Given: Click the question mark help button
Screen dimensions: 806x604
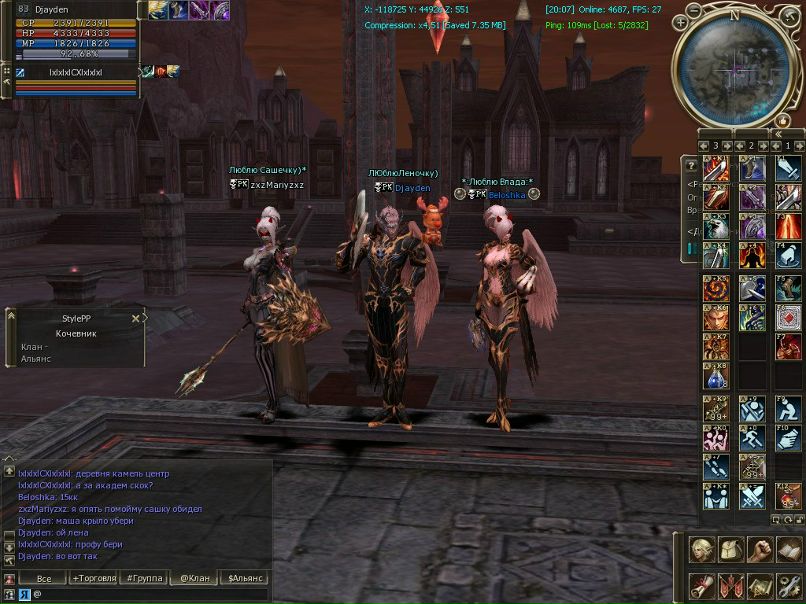Looking at the screenshot, I should pos(690,165).
